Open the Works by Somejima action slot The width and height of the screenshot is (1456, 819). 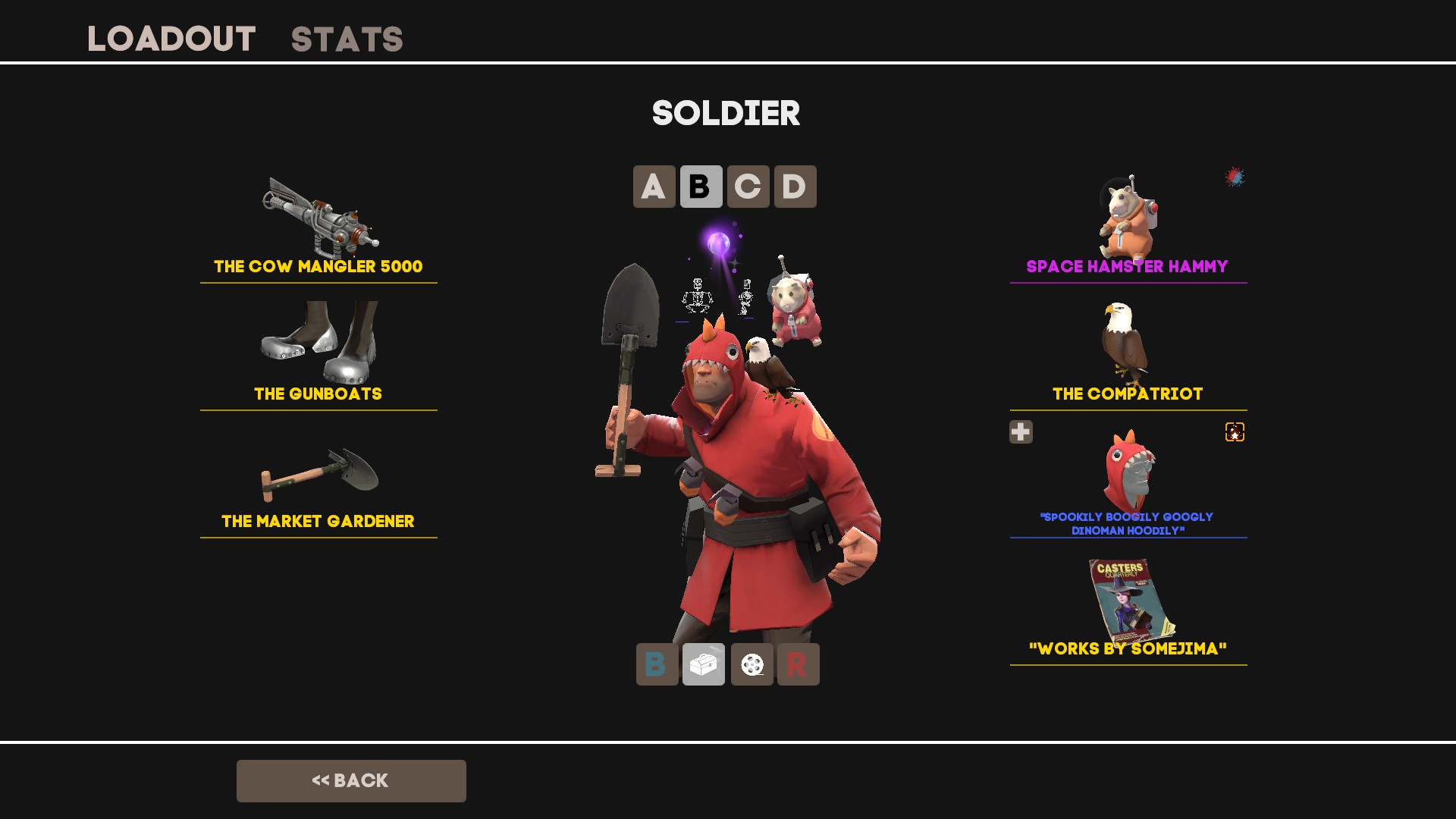pyautogui.click(x=1128, y=610)
